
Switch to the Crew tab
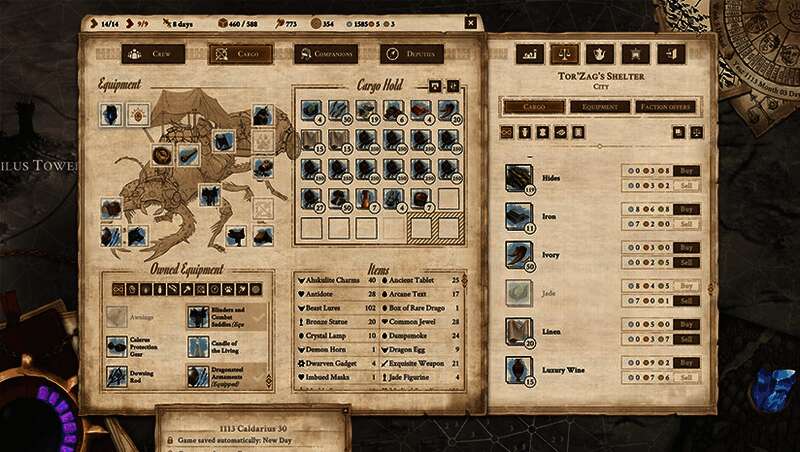coord(153,54)
